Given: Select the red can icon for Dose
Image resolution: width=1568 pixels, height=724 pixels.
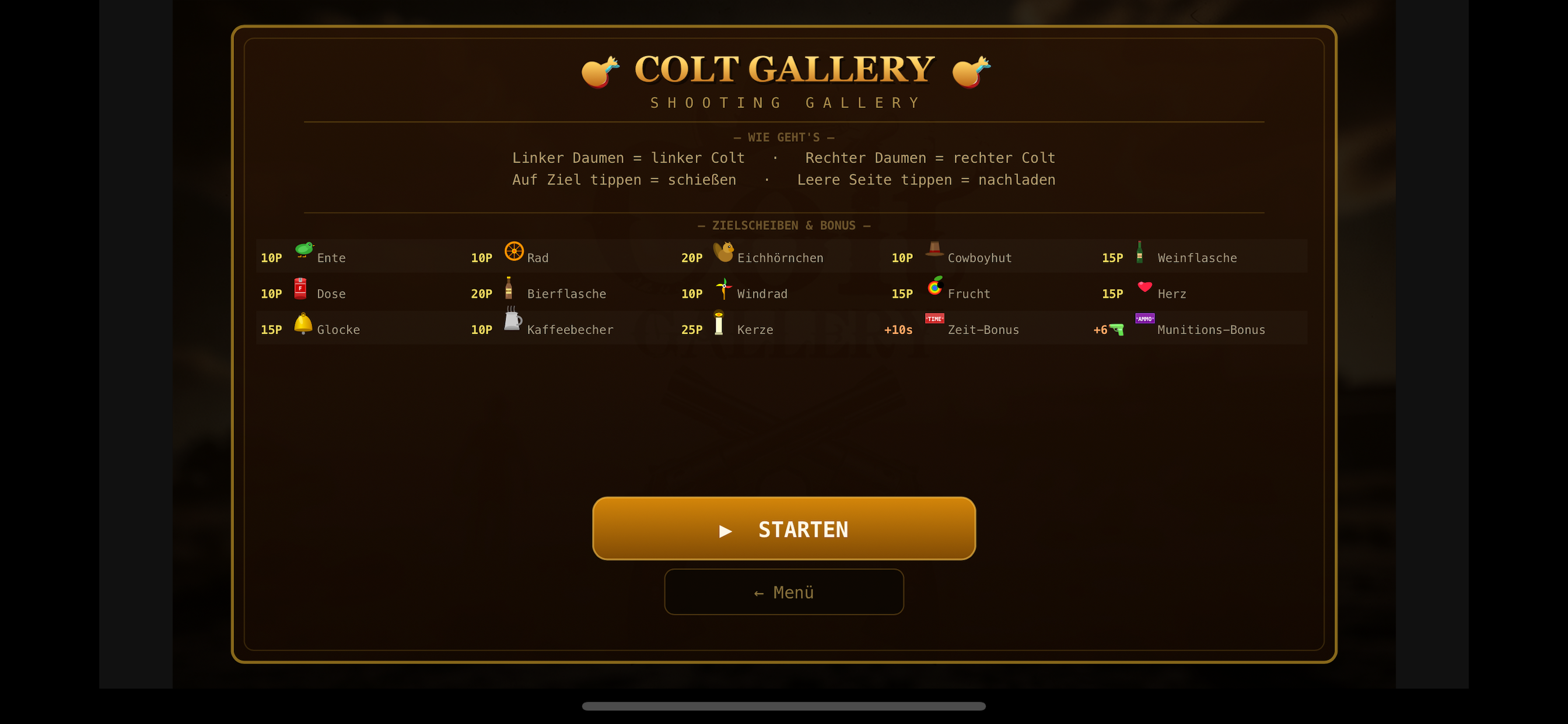Looking at the screenshot, I should click(x=300, y=287).
